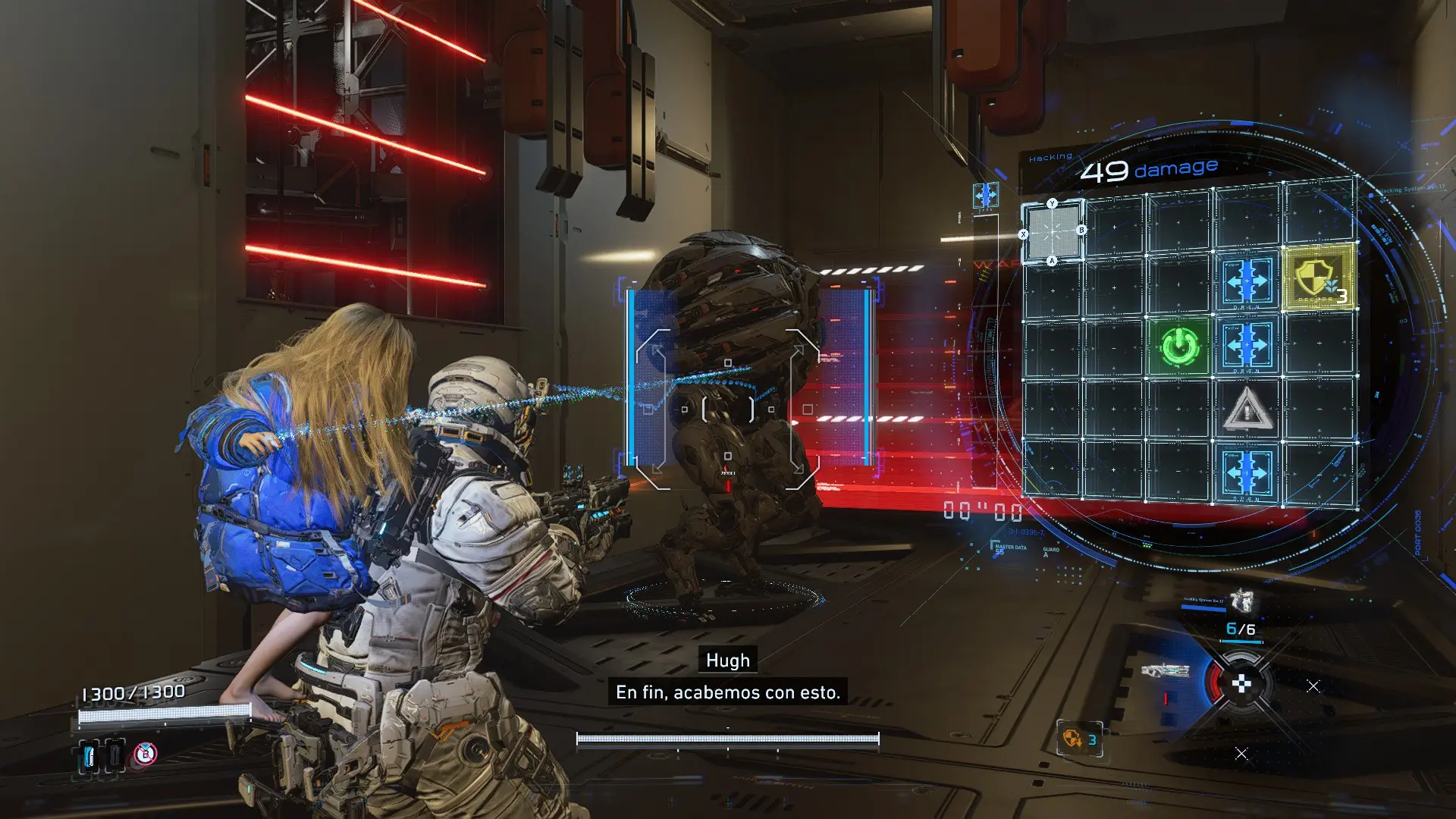Choose the yellow shield decode tile
Image resolution: width=1456 pixels, height=819 pixels.
click(1318, 278)
